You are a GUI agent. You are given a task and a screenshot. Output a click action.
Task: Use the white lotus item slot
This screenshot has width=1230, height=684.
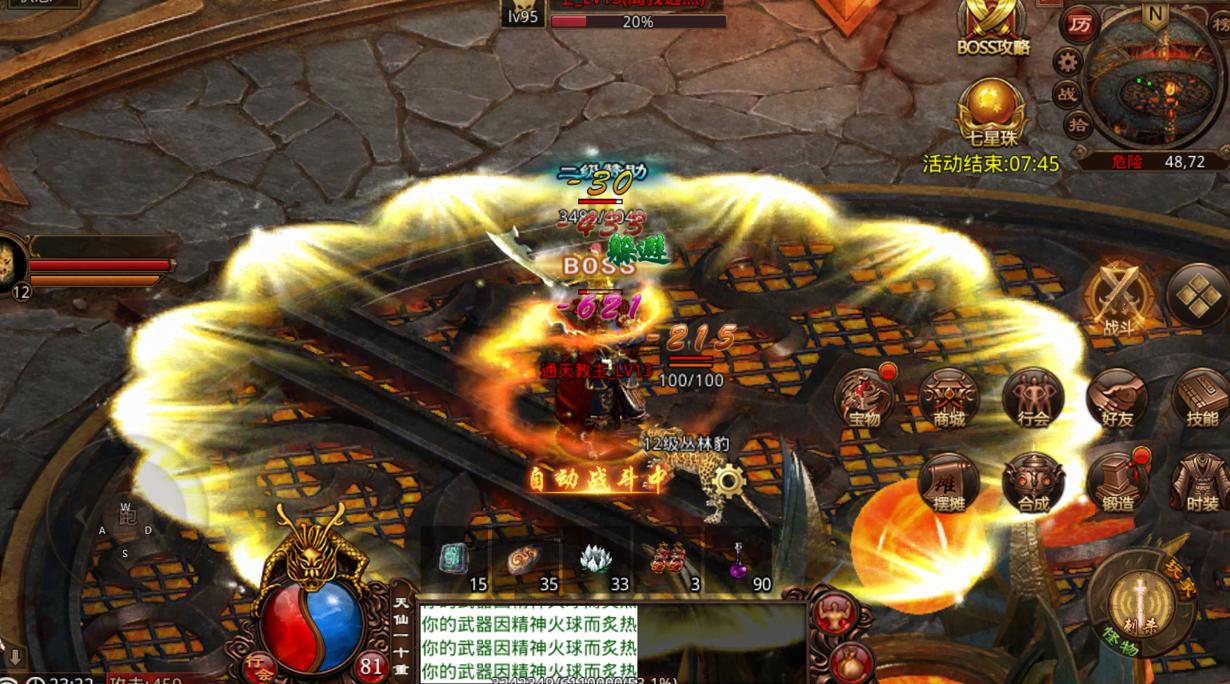pyautogui.click(x=596, y=560)
